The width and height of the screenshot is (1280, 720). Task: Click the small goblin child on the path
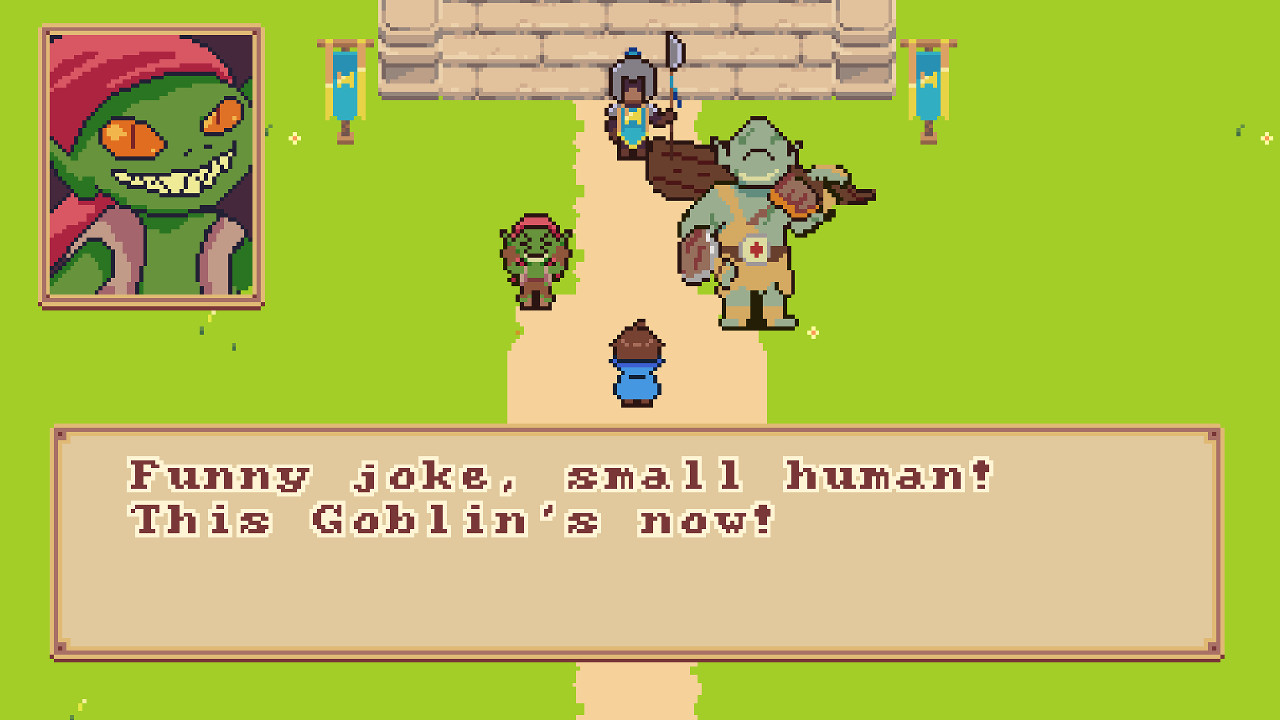point(533,255)
